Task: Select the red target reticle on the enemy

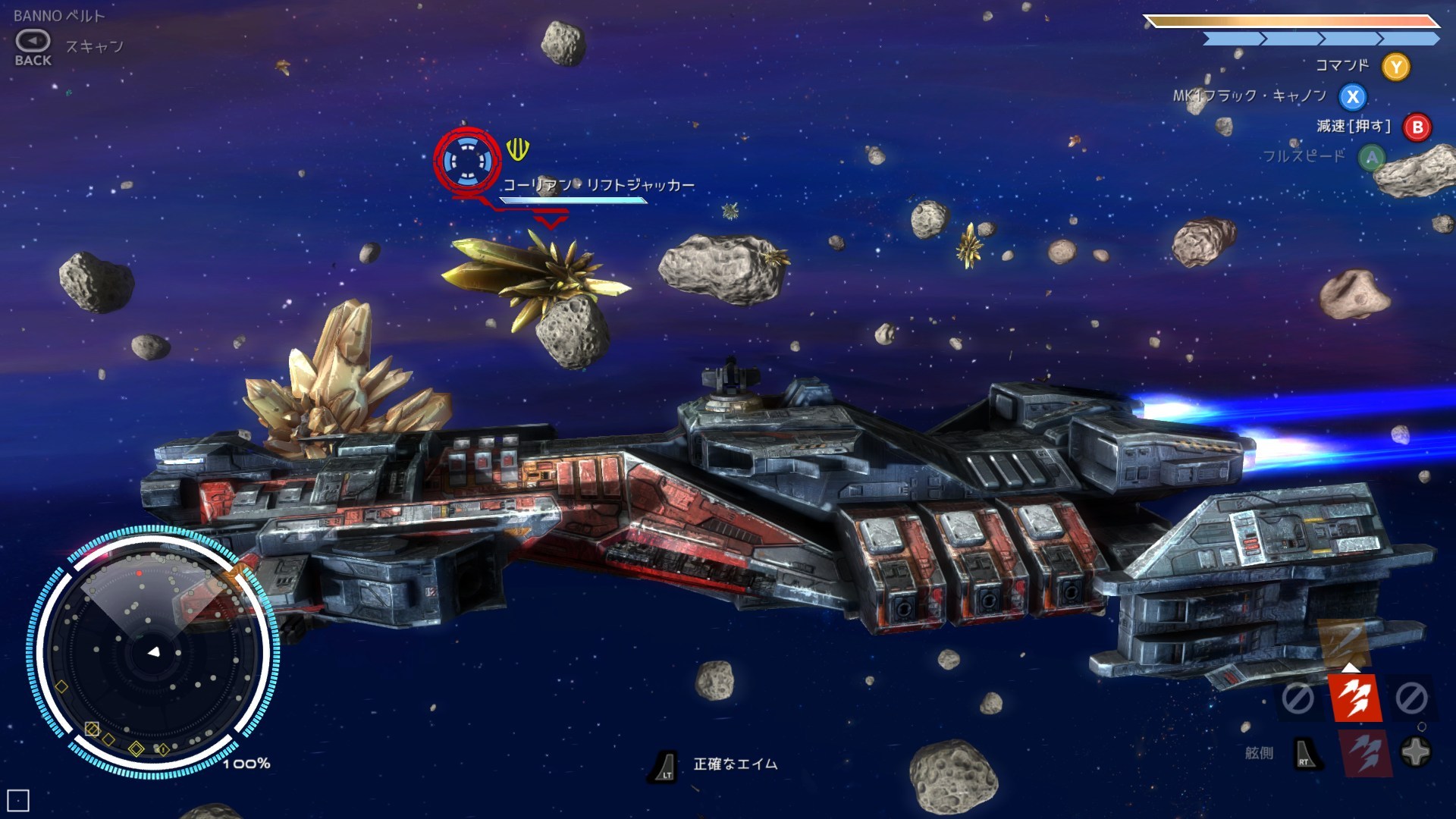Action: (467, 161)
